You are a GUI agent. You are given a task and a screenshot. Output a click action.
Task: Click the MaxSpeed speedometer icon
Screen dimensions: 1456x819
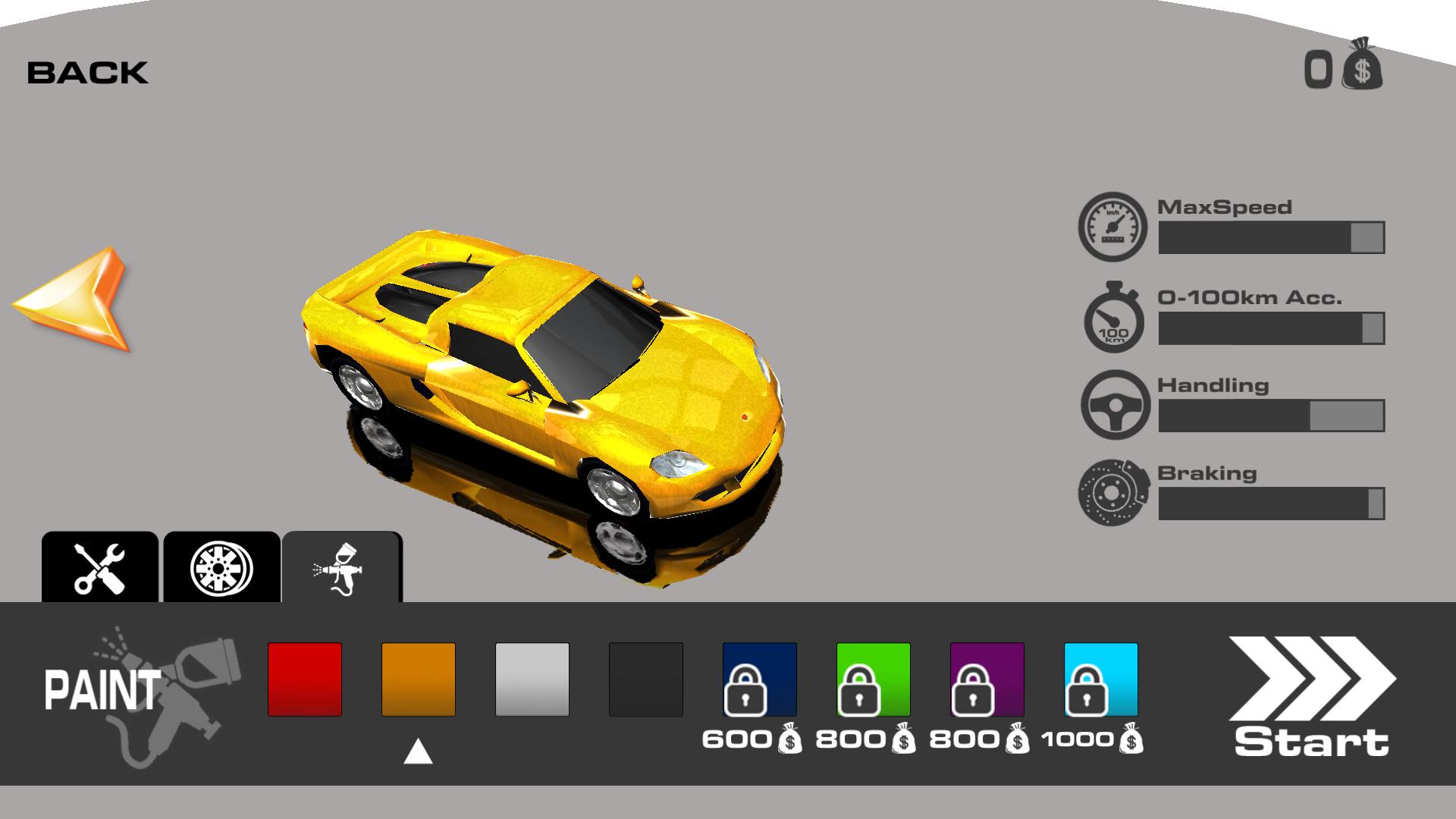(1112, 224)
